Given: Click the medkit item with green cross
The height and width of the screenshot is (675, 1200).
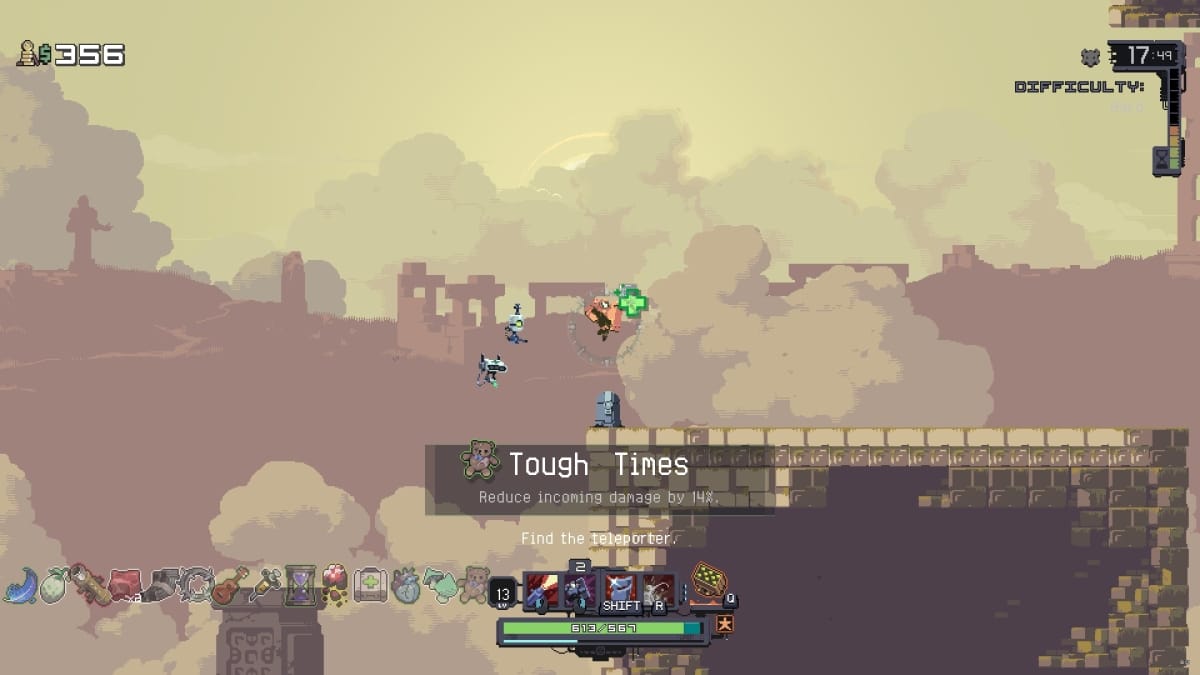Looking at the screenshot, I should click(369, 585).
